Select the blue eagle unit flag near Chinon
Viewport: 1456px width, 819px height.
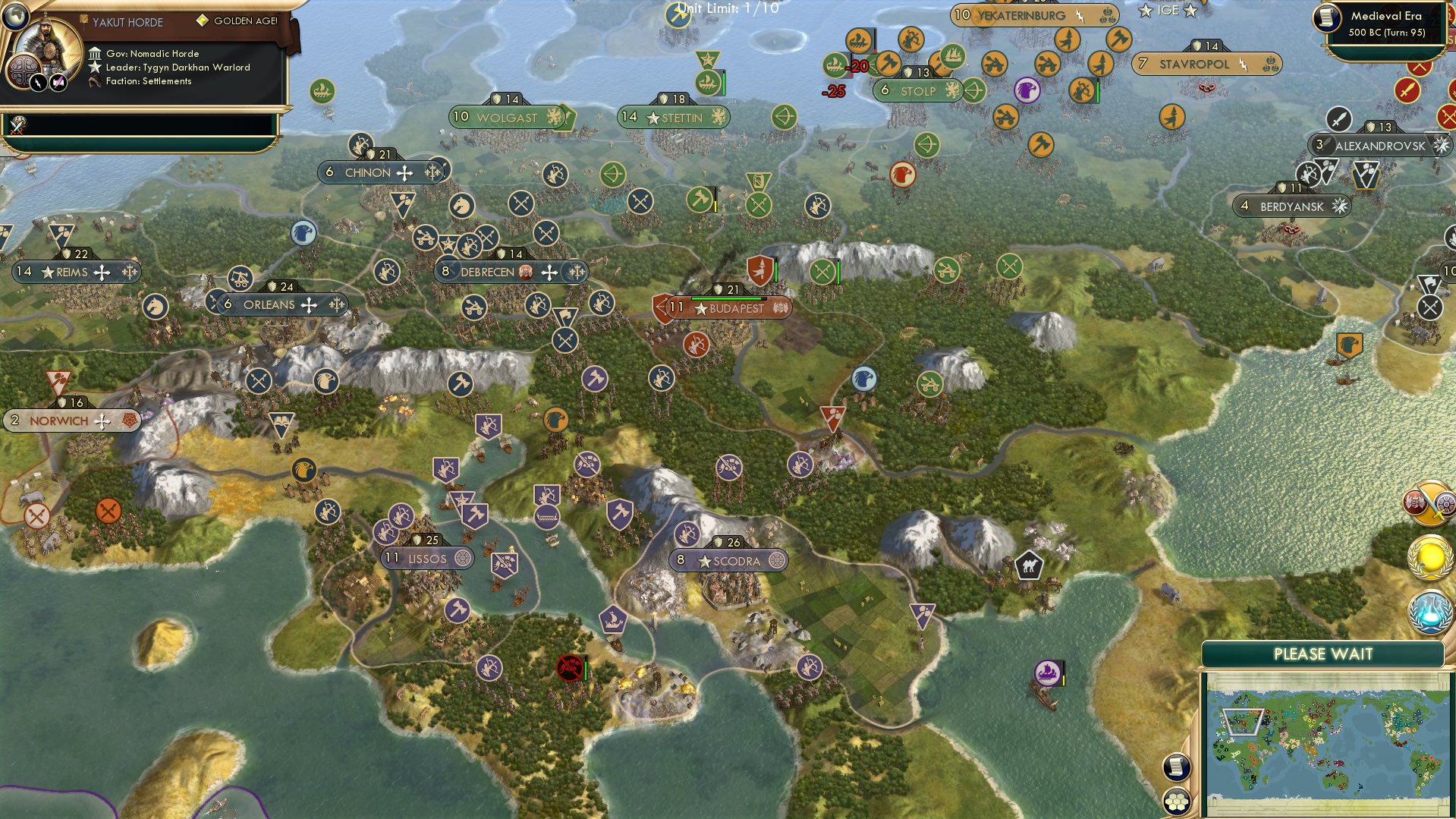303,234
